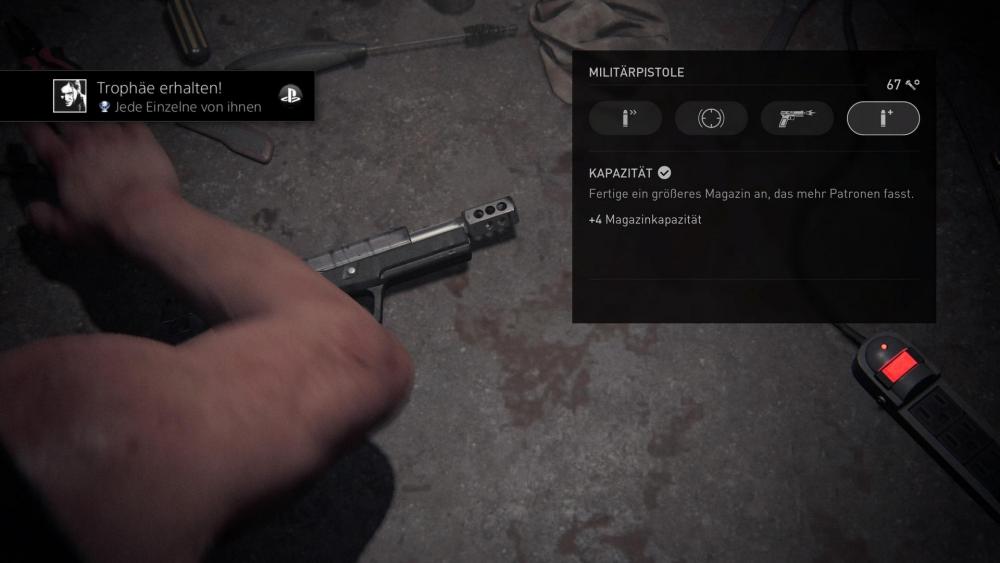This screenshot has width=1000, height=563.
Task: Choose the crosshair stability upgrade
Action: [x=711, y=118]
